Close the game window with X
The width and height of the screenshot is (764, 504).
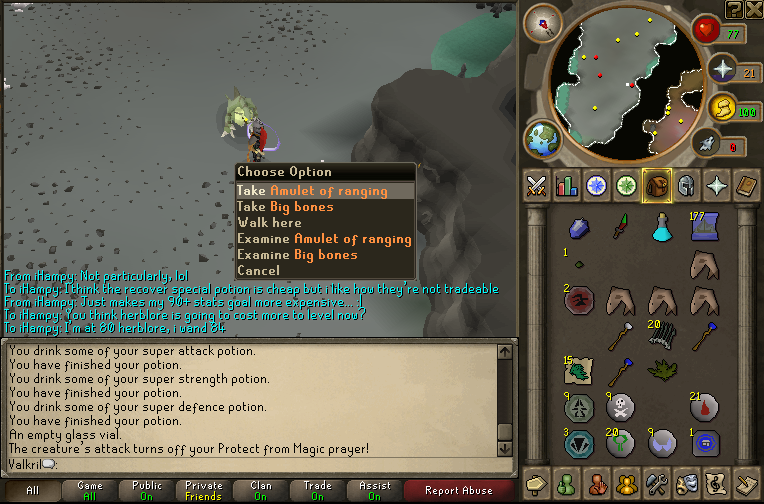click(x=753, y=9)
